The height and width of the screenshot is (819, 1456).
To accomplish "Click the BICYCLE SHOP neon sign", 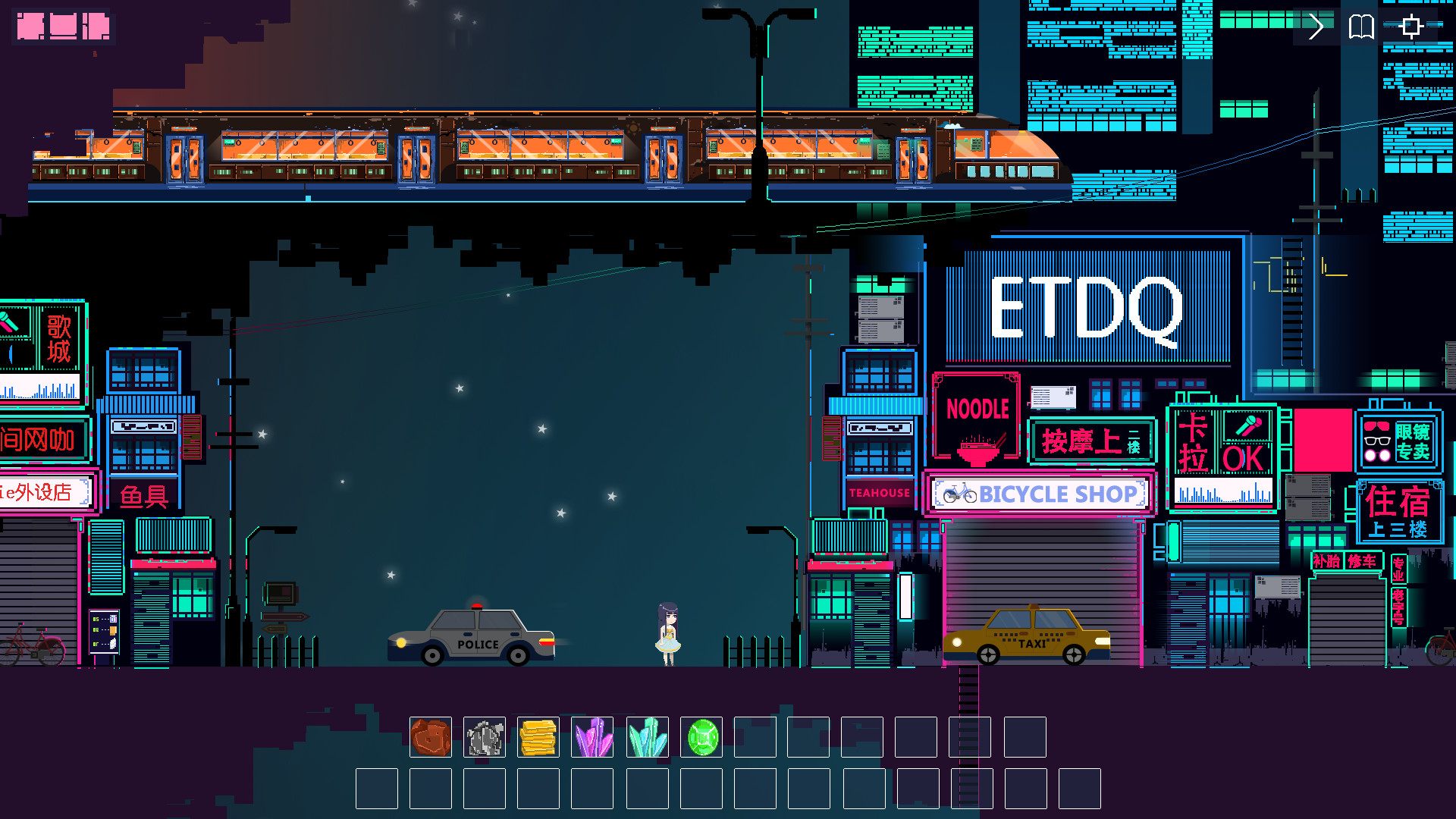I will [1039, 494].
